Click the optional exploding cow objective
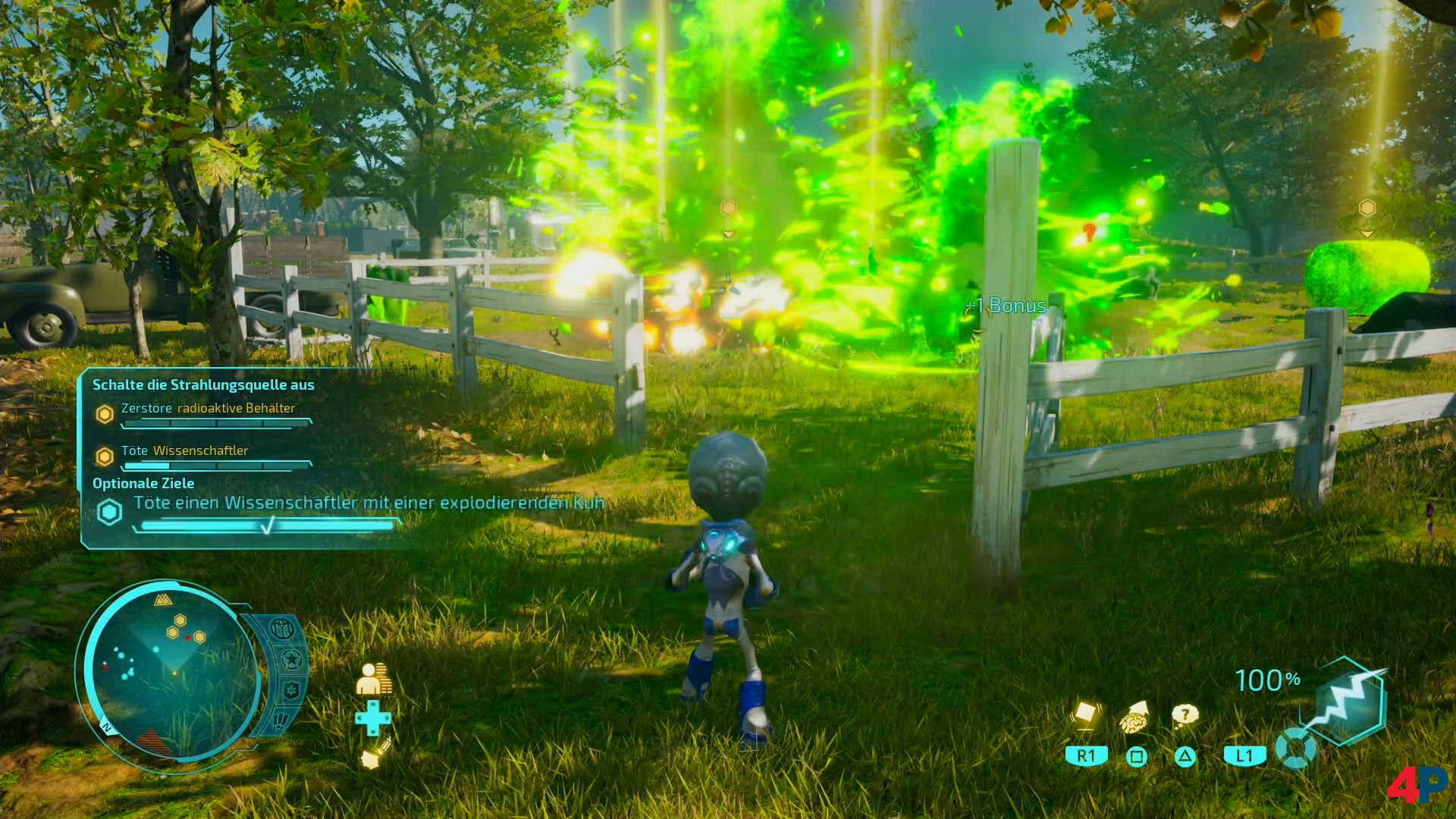1456x819 pixels. pyautogui.click(x=369, y=503)
